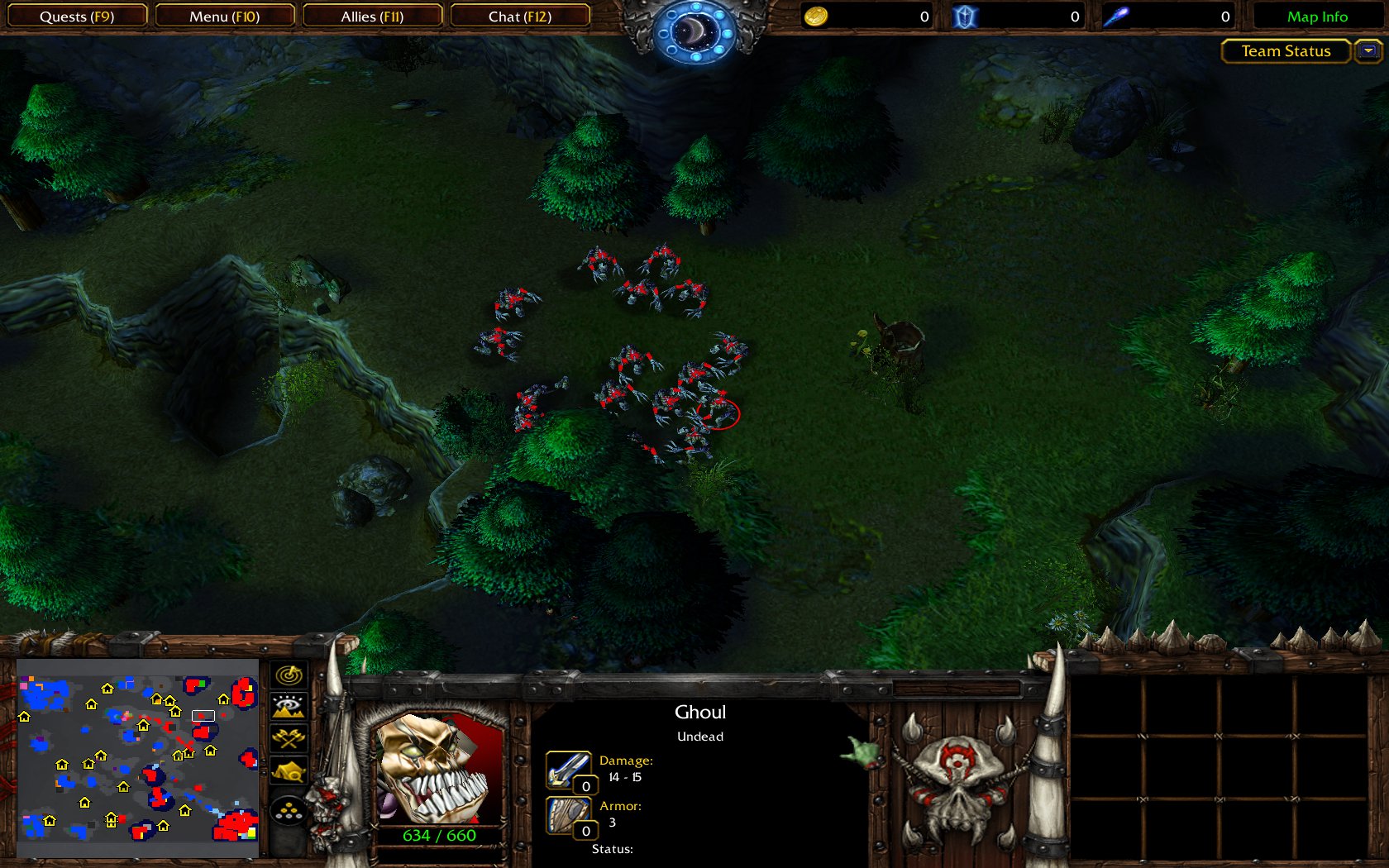Click the Team Status button
Viewport: 1389px width, 868px height.
(x=1286, y=51)
